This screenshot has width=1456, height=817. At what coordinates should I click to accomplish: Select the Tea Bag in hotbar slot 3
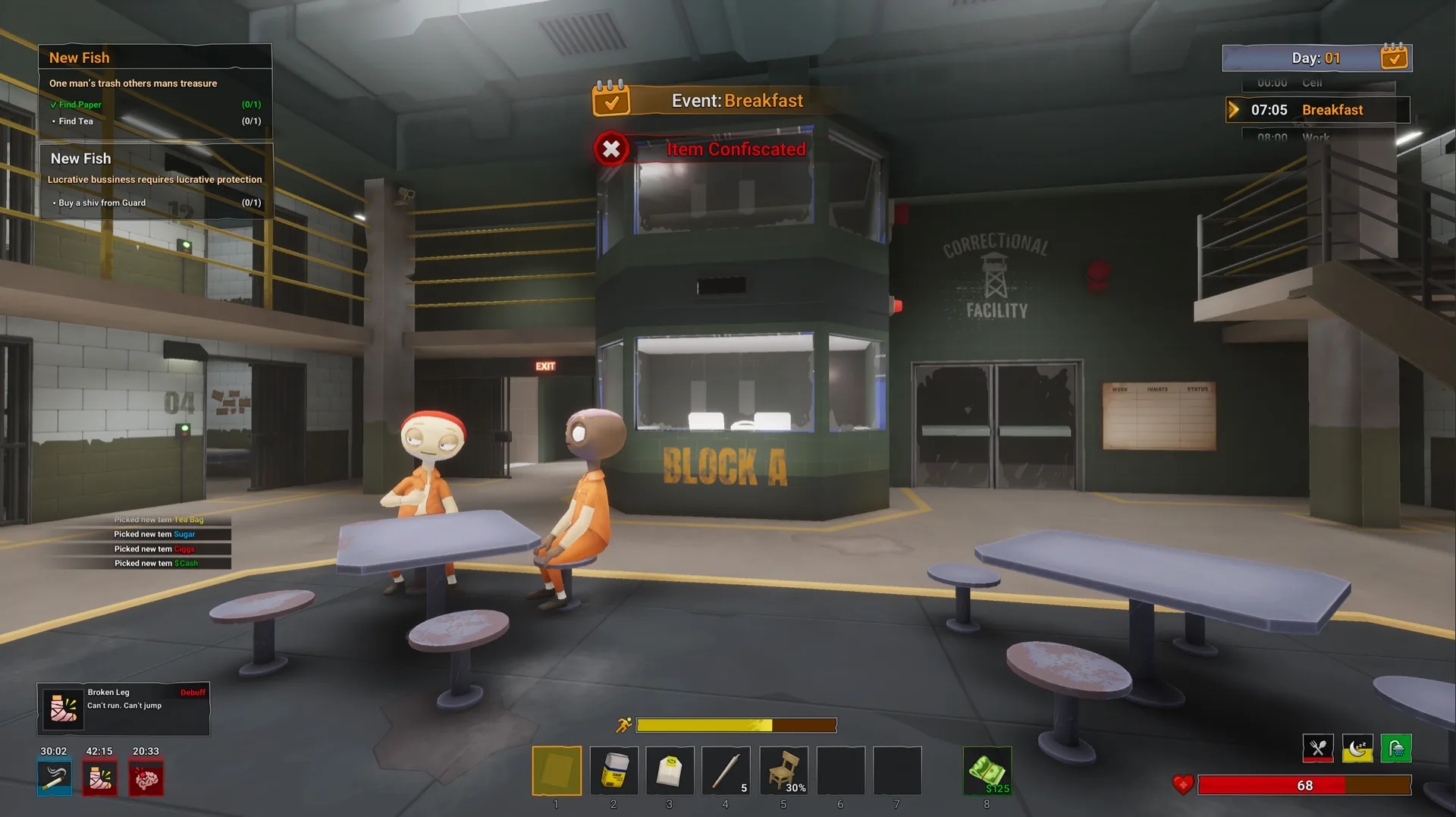tap(670, 770)
